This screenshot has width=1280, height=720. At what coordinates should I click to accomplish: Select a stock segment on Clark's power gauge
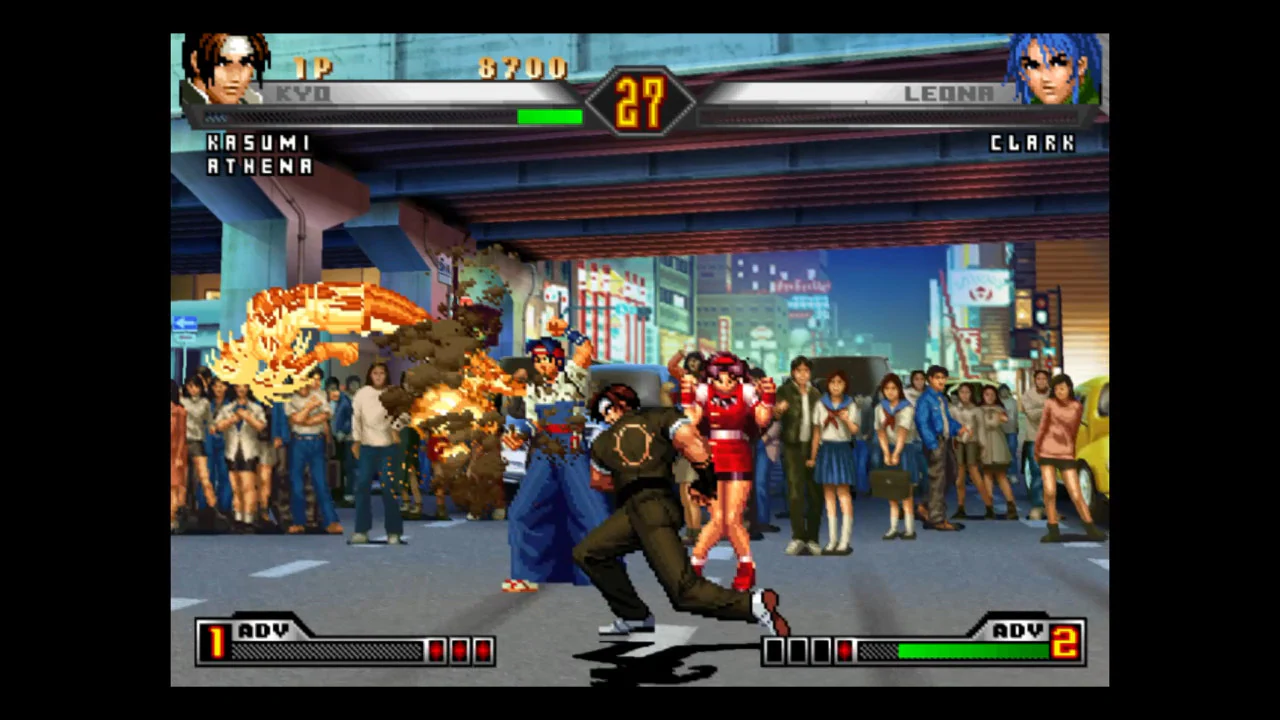coord(795,650)
